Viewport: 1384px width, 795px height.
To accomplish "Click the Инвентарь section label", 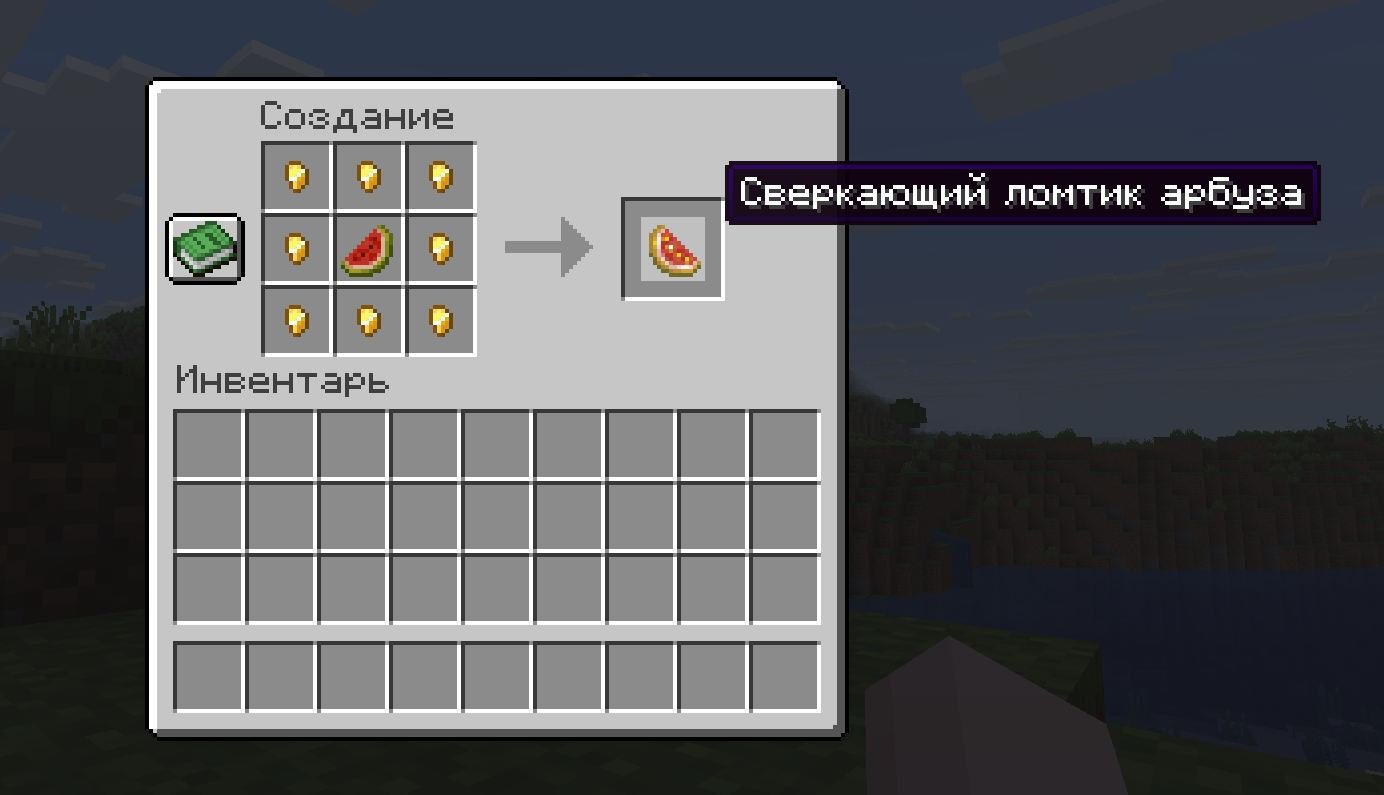I will [283, 382].
